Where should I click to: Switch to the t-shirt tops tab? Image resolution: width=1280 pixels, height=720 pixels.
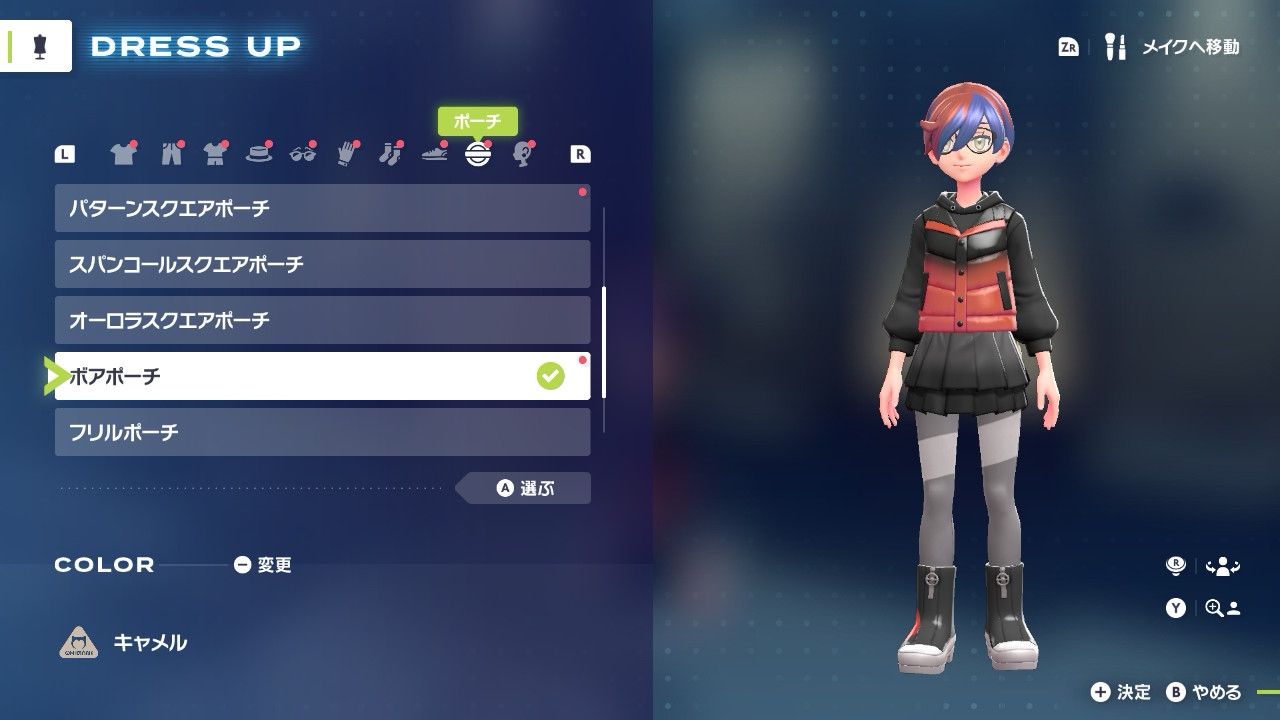122,154
